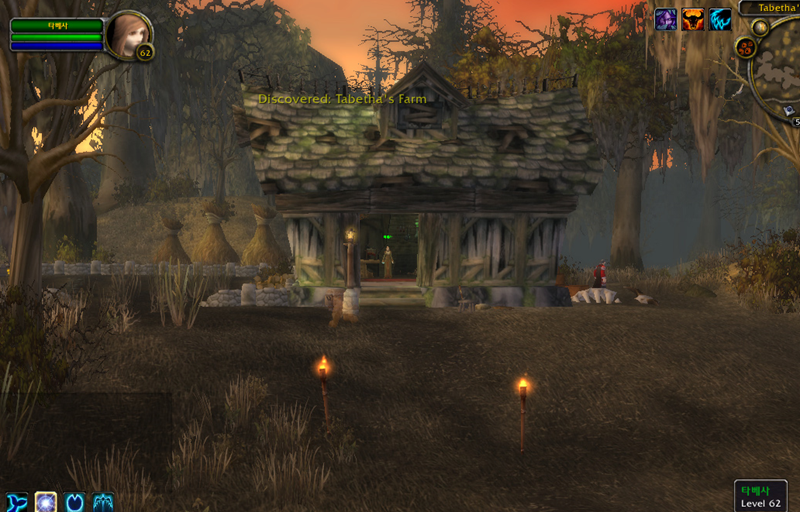
Task: Use the dark blue shield ability icon
Action: pos(75,502)
